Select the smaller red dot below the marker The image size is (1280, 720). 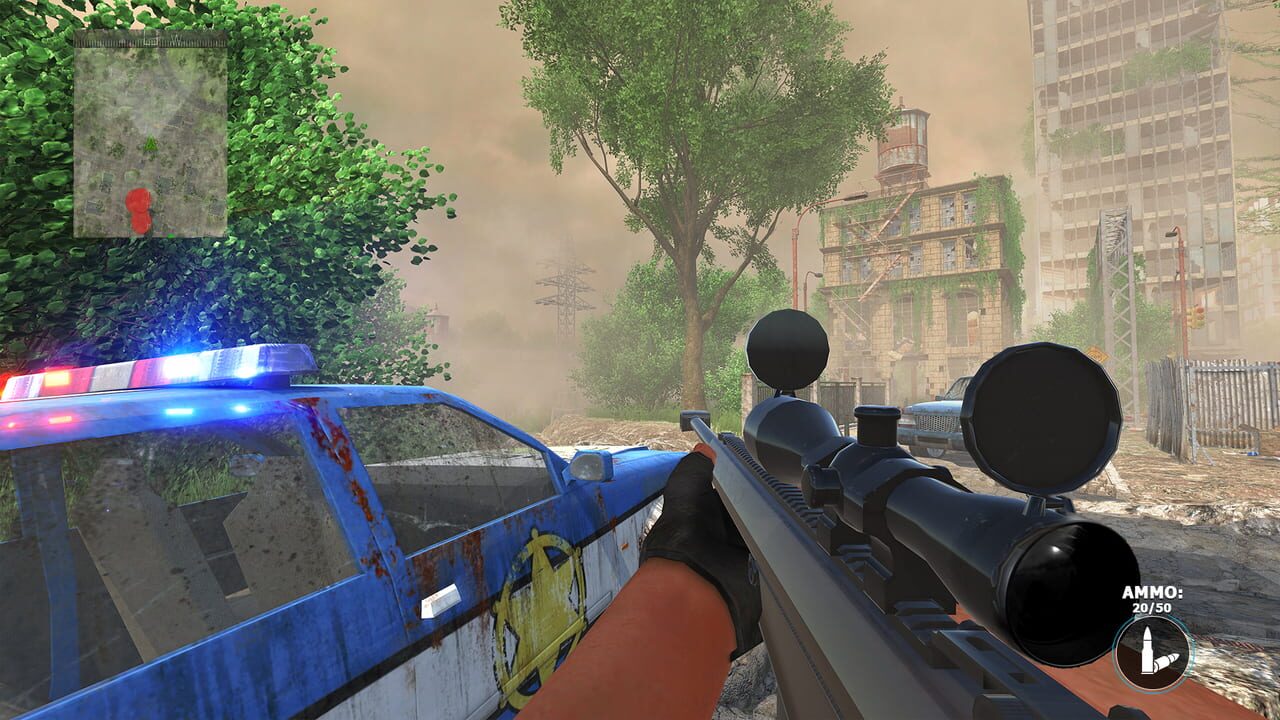coord(141,222)
